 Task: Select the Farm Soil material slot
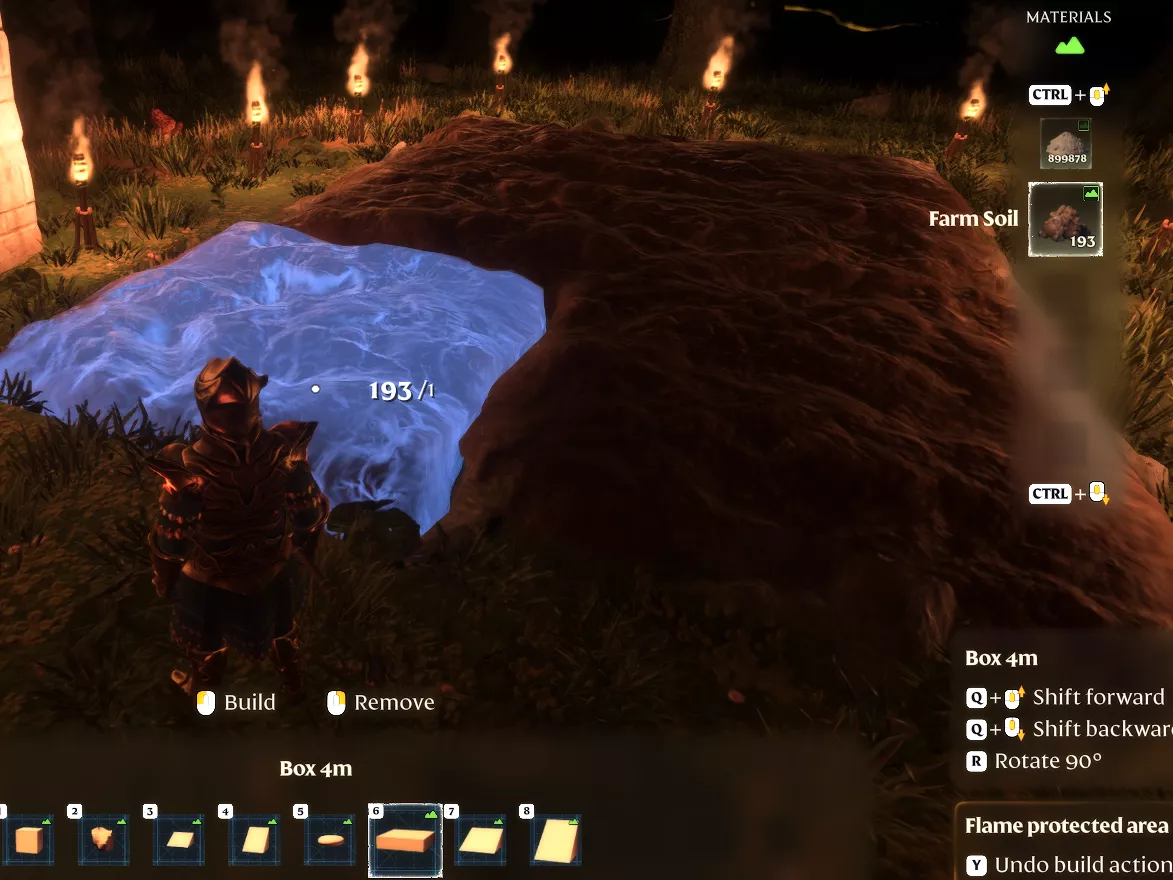(1066, 220)
